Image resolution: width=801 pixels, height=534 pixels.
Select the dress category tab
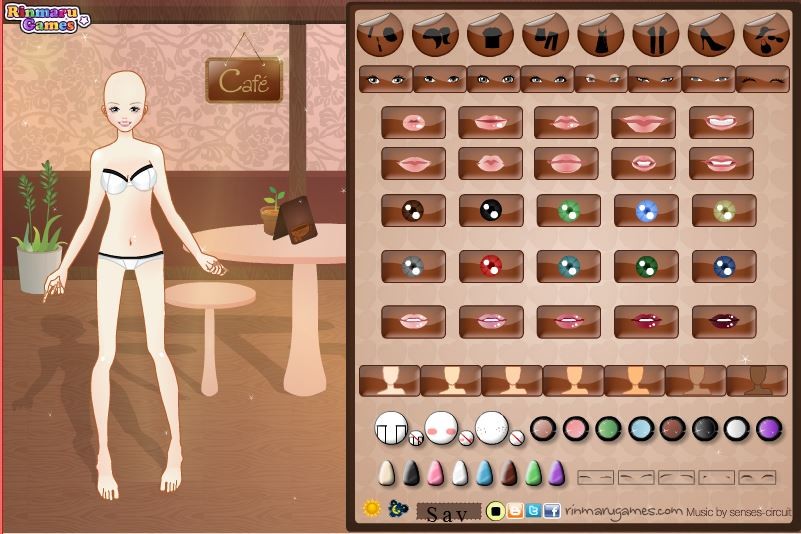[x=600, y=36]
